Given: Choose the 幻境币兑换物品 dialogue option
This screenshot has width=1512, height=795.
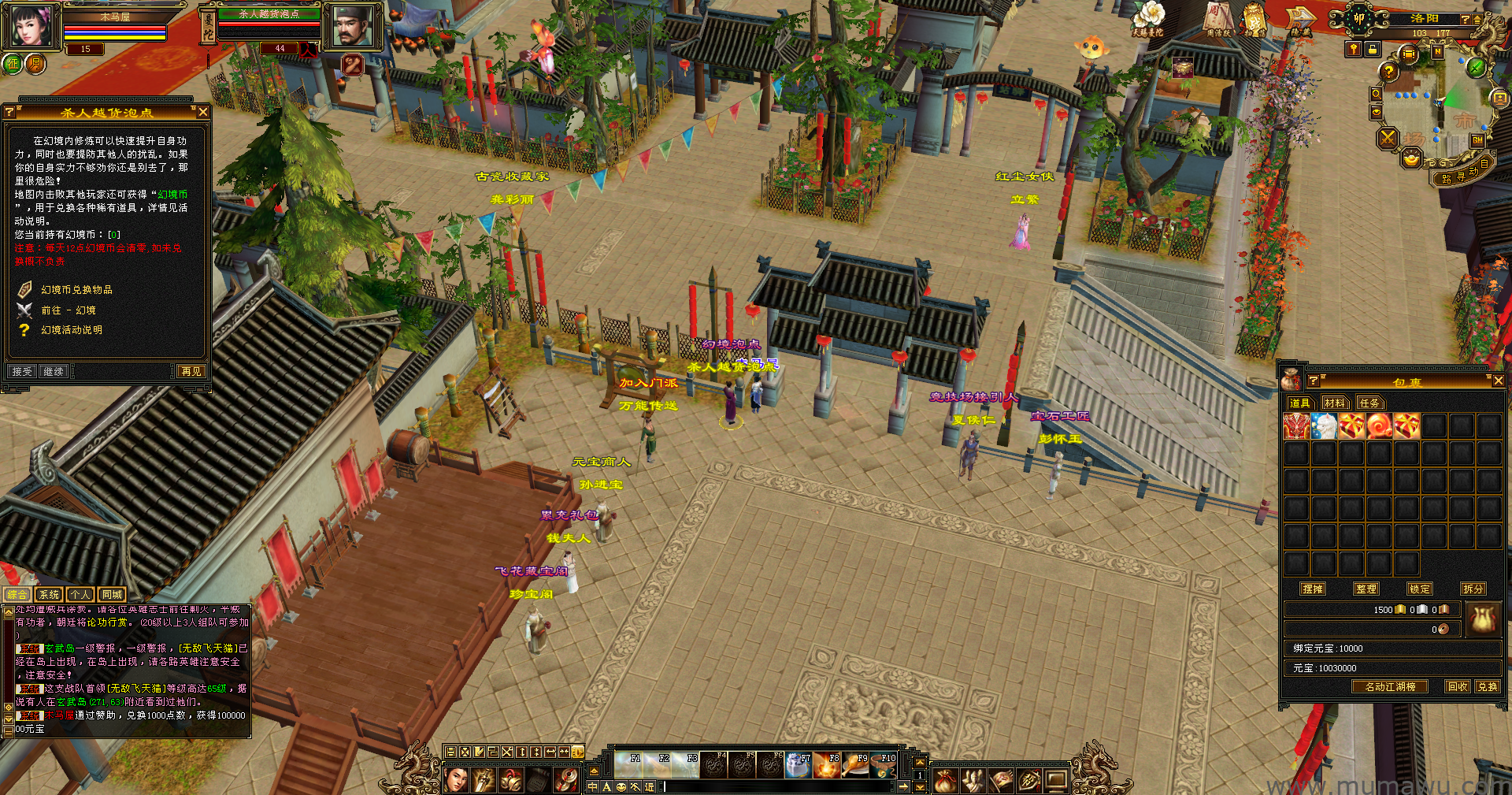Looking at the screenshot, I should (x=76, y=290).
